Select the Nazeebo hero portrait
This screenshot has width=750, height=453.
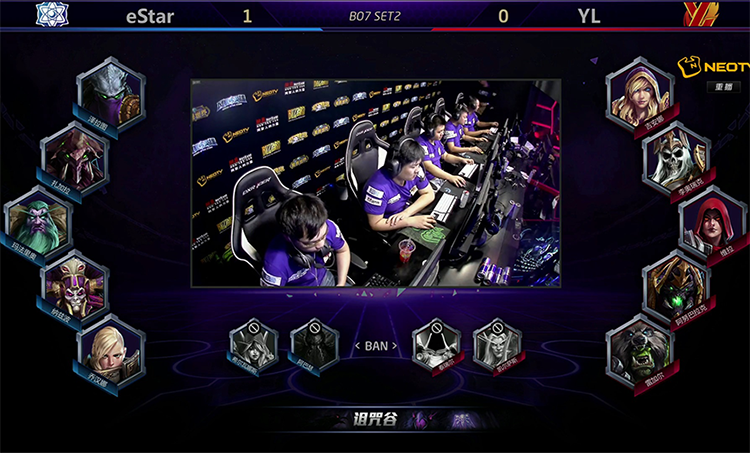74,283
